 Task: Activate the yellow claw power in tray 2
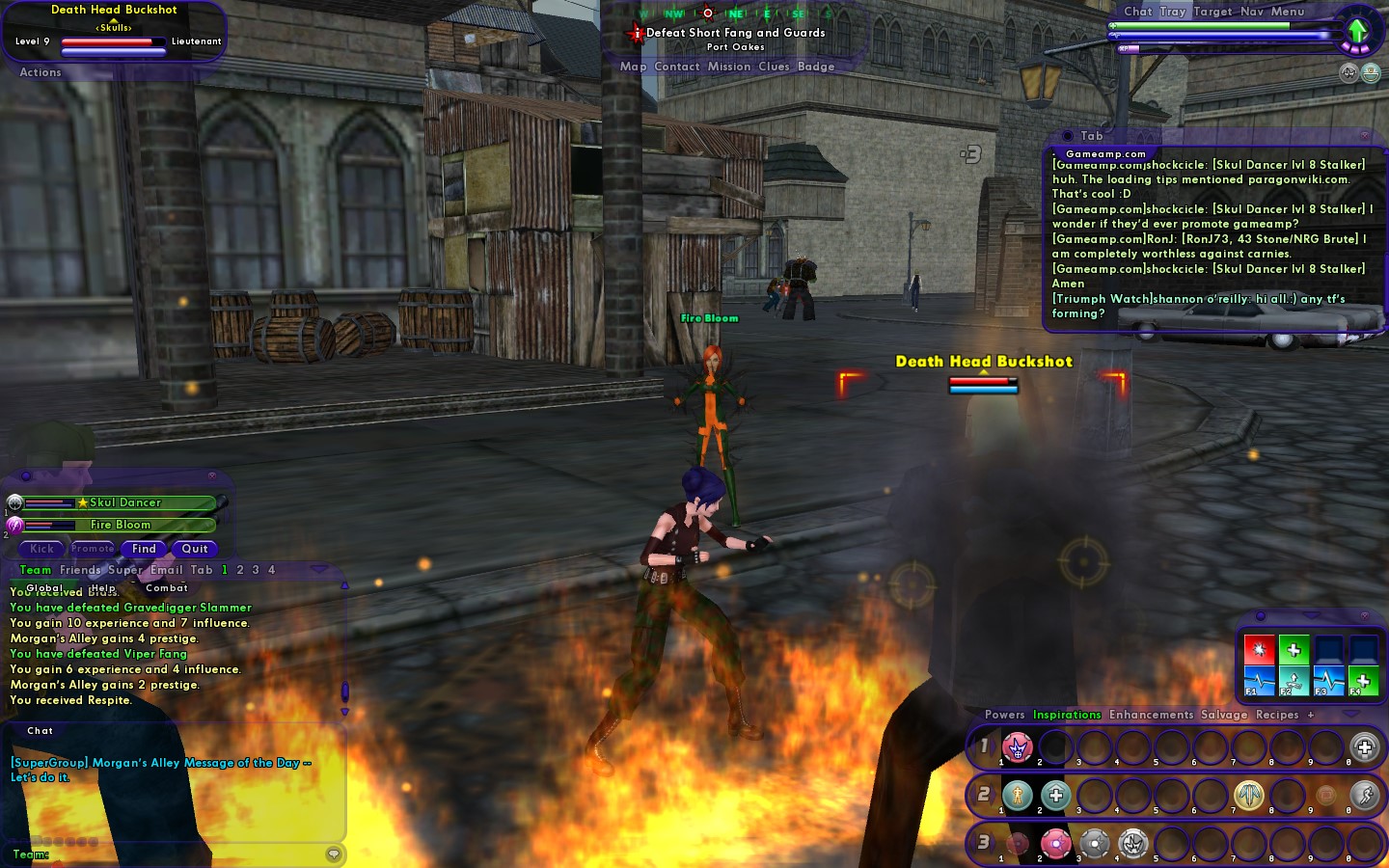(x=1248, y=795)
